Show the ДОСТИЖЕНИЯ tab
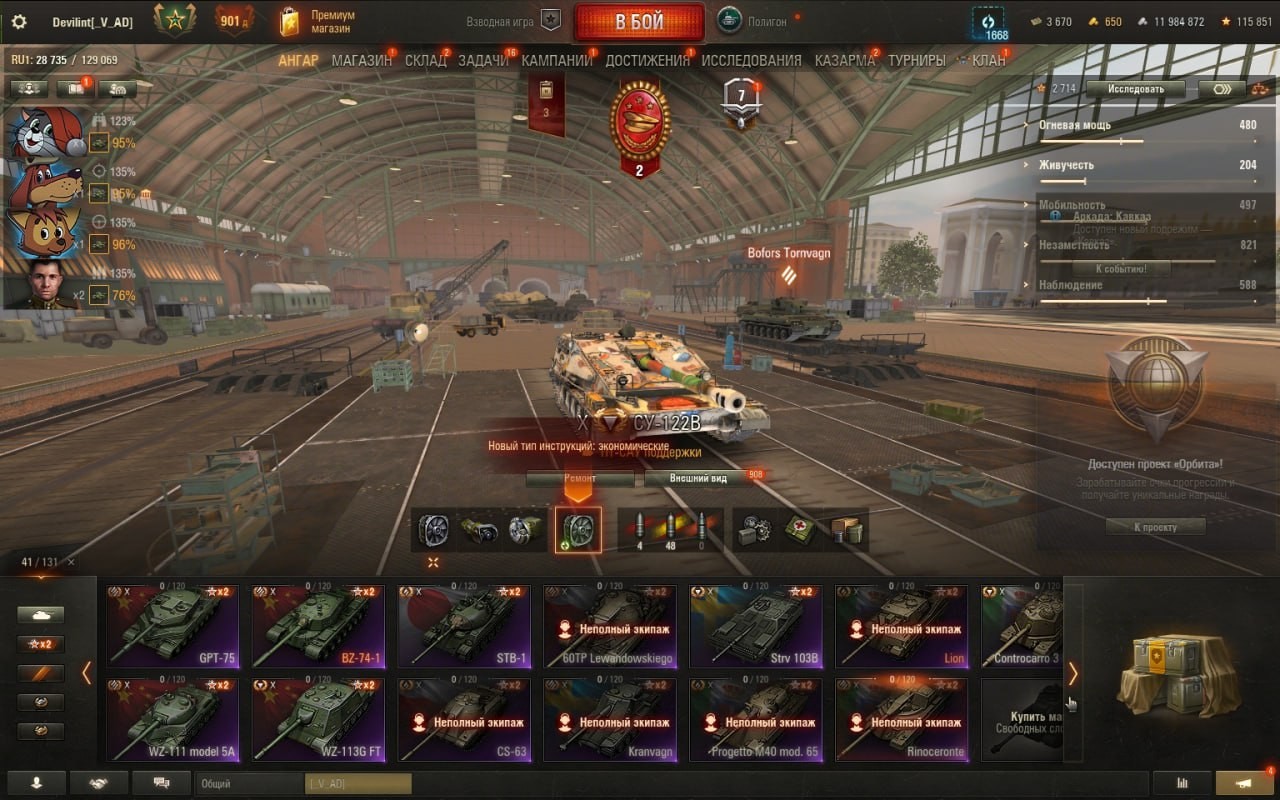Image resolution: width=1280 pixels, height=800 pixels. (x=647, y=60)
